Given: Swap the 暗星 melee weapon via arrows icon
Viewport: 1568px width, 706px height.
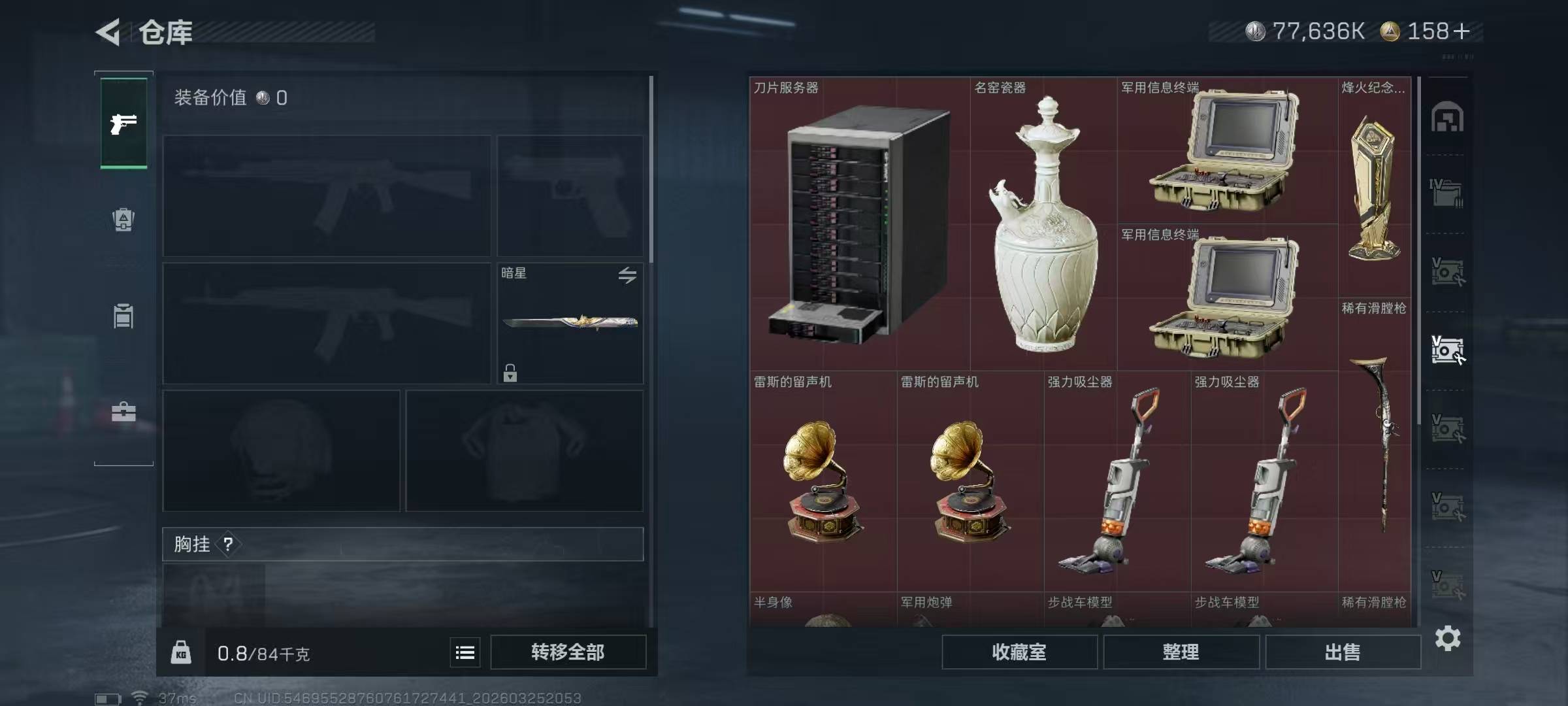Looking at the screenshot, I should click(x=627, y=275).
